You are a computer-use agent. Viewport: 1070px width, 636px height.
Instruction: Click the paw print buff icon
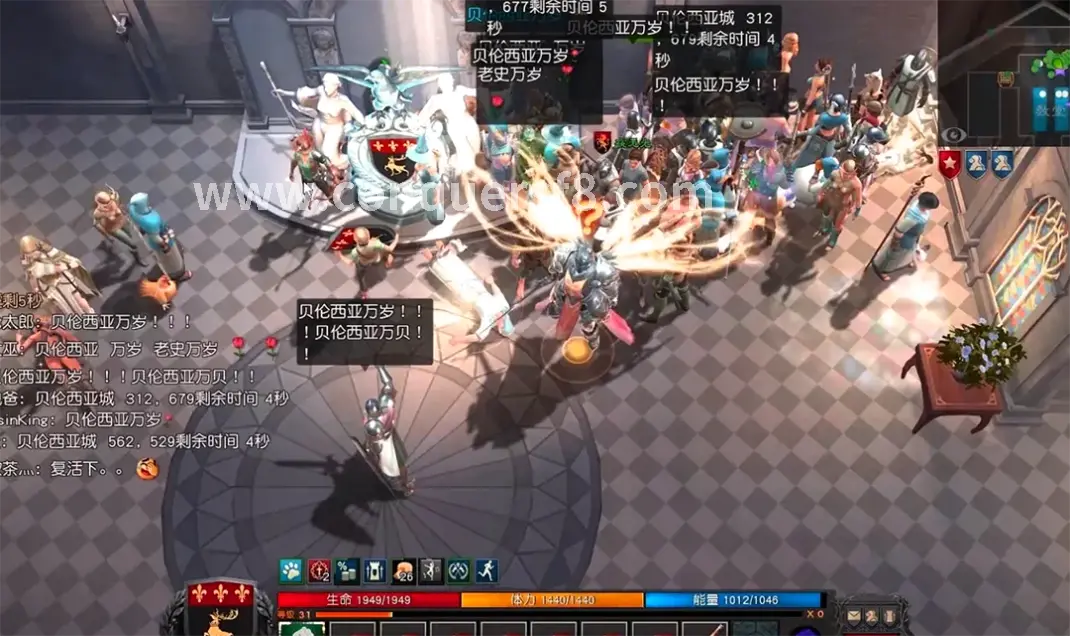[291, 571]
